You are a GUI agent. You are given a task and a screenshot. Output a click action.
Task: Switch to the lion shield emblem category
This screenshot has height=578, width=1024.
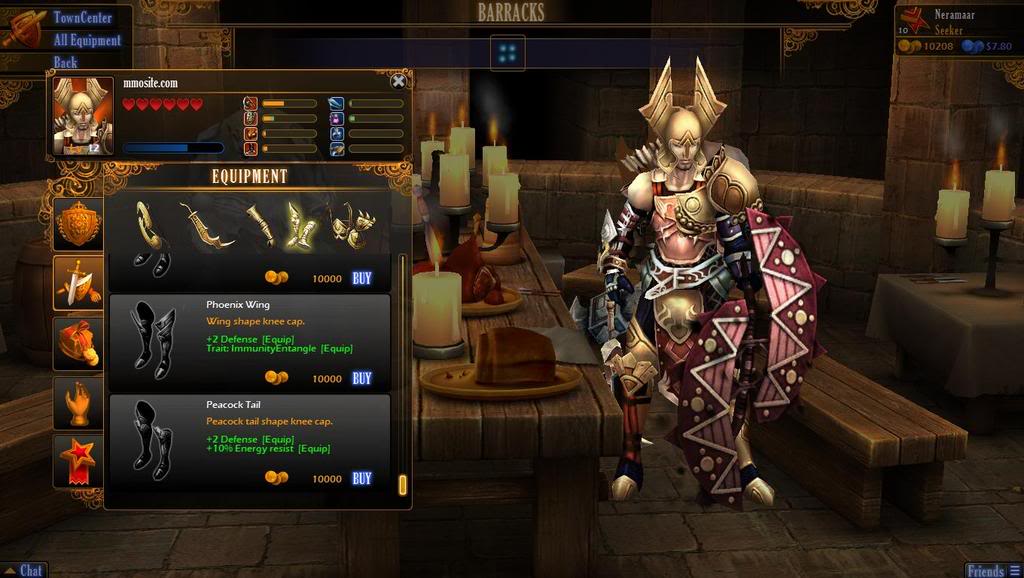click(78, 224)
